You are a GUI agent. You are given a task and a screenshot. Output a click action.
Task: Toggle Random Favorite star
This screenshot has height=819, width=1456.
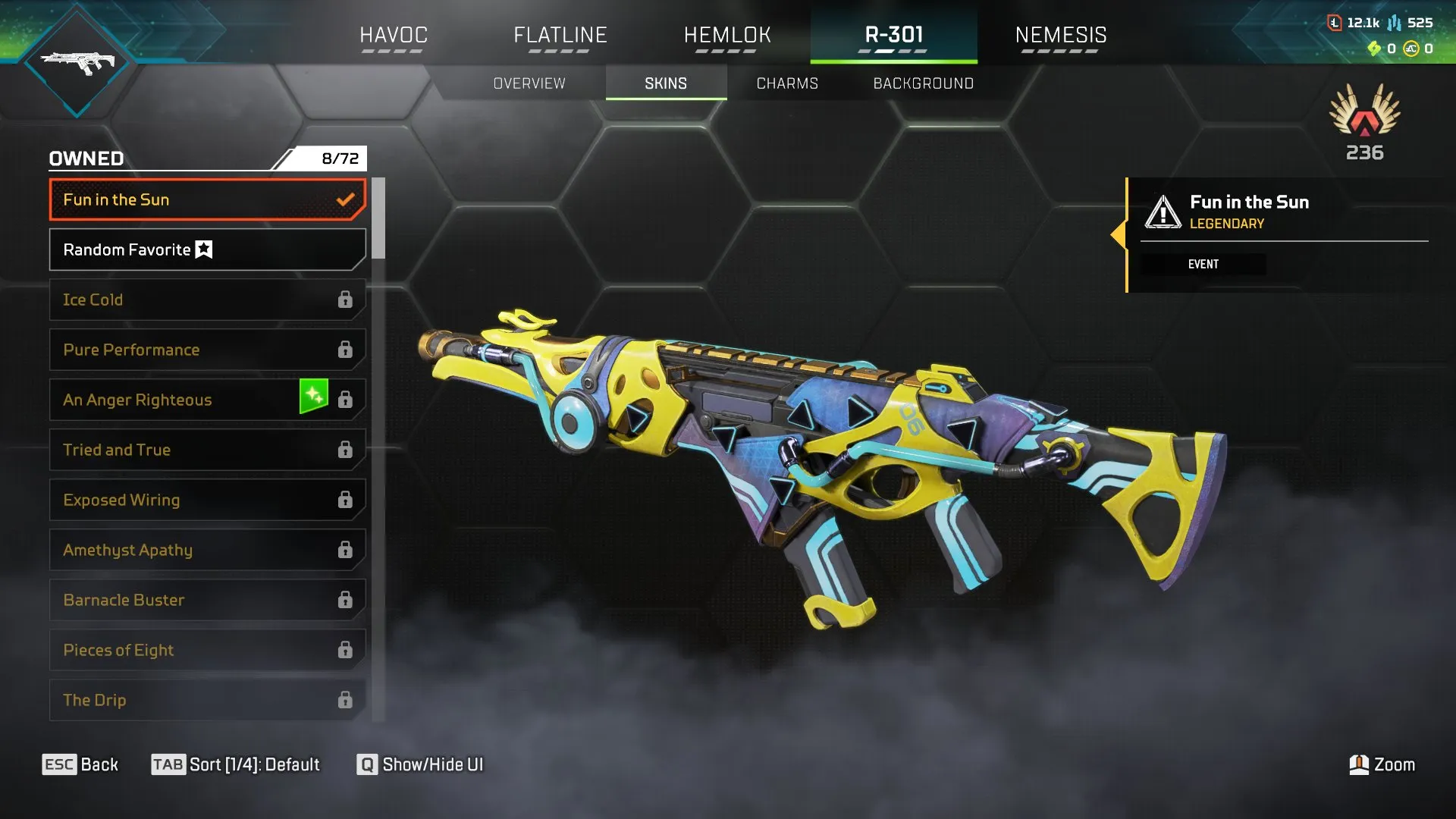click(202, 249)
